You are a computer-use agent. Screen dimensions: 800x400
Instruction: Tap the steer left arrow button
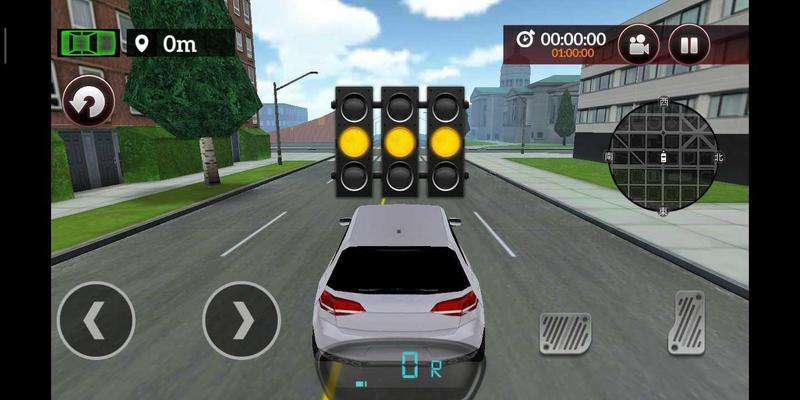click(x=96, y=320)
